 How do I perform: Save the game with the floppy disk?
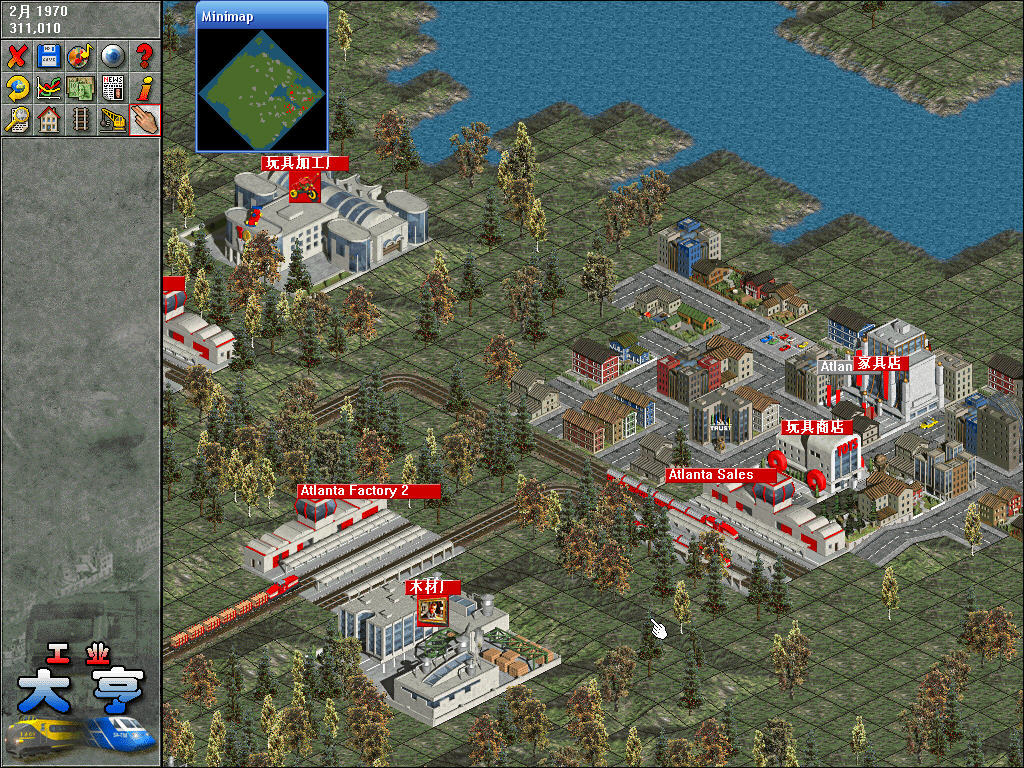point(48,55)
